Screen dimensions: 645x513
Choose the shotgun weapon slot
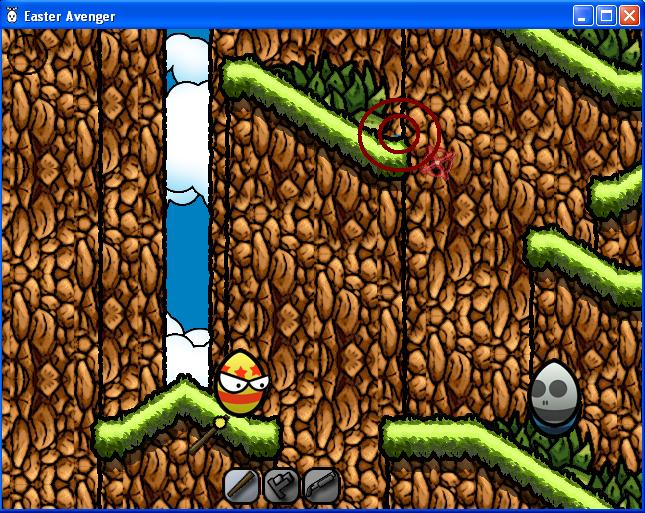321,486
